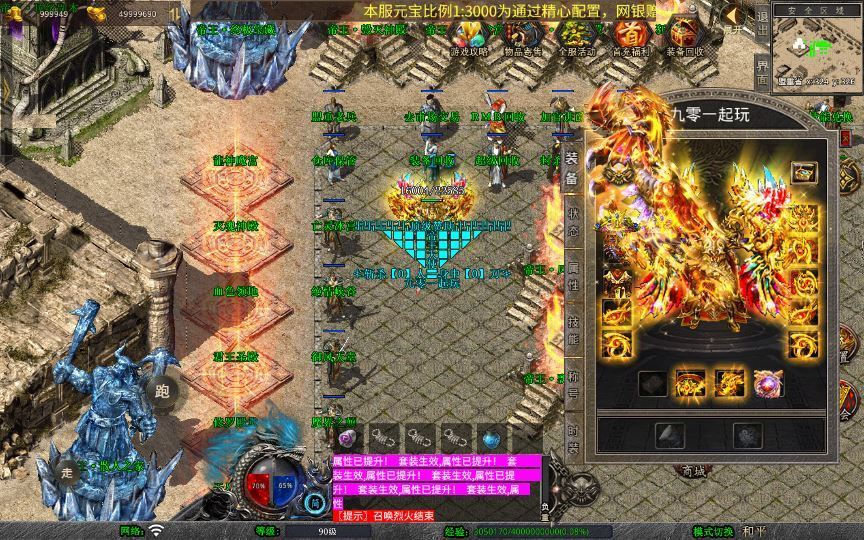Collapse the top icon row with arrow button
The width and height of the screenshot is (864, 540).
point(735,15)
